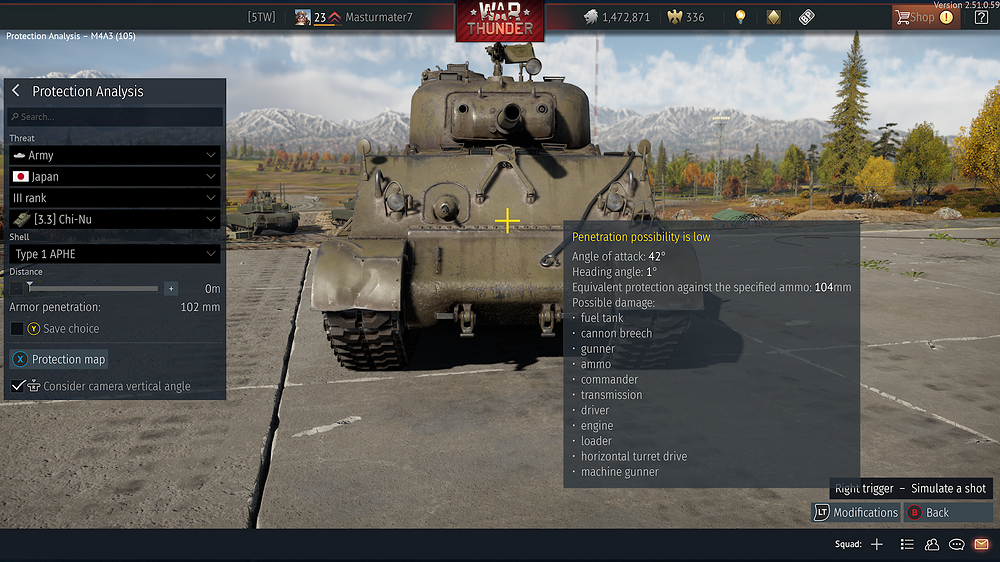Open the Army unit type dropdown
This screenshot has width=1000, height=562.
coord(115,156)
